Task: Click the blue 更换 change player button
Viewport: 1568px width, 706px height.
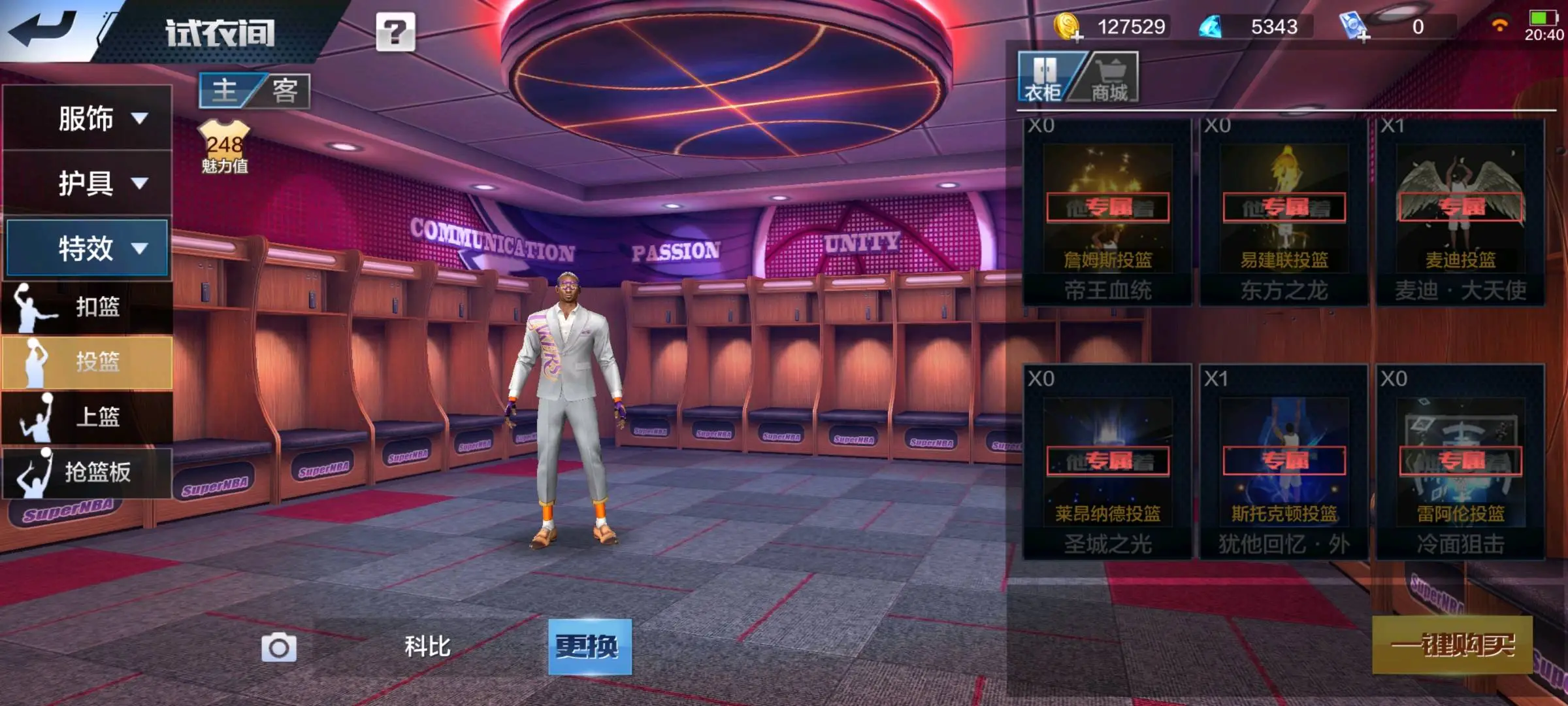Action: pyautogui.click(x=589, y=647)
